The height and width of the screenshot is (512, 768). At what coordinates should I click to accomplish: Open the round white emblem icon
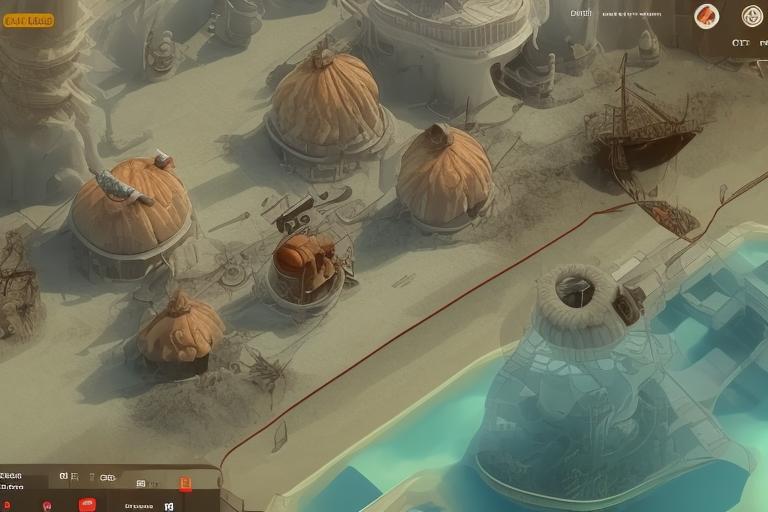tap(752, 16)
